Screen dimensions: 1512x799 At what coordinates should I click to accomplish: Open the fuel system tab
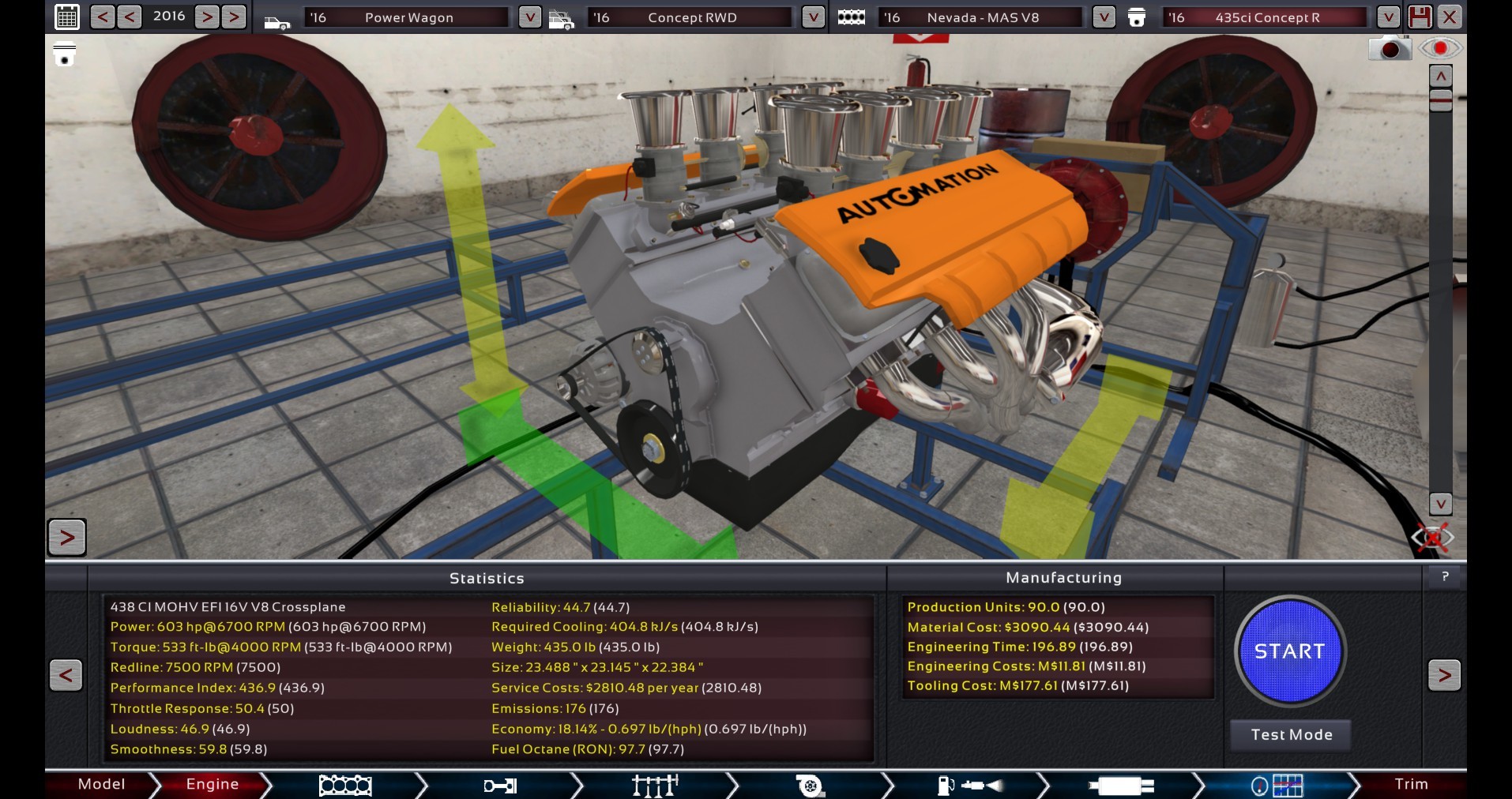pos(970,785)
